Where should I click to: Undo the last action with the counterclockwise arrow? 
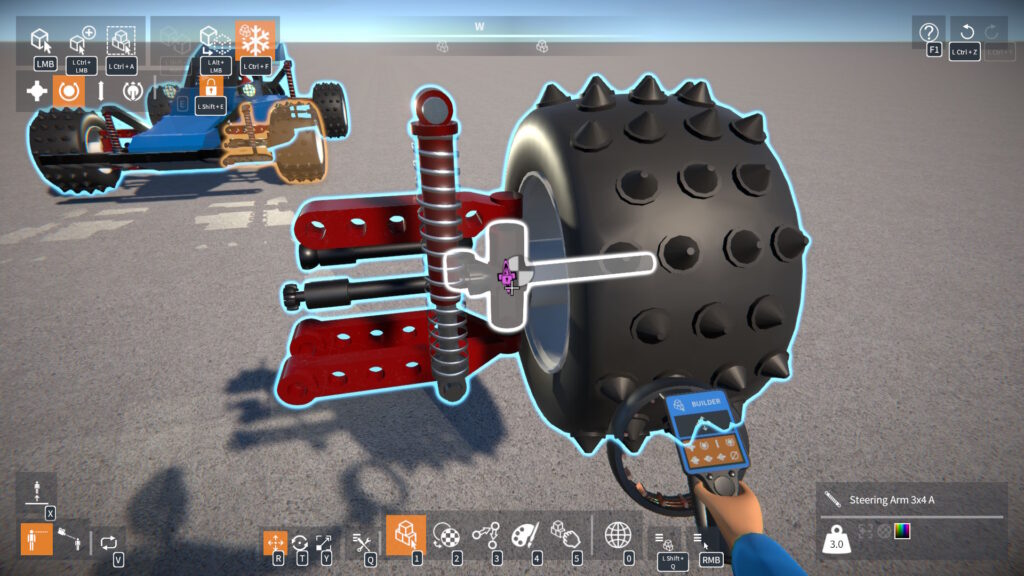coord(966,31)
